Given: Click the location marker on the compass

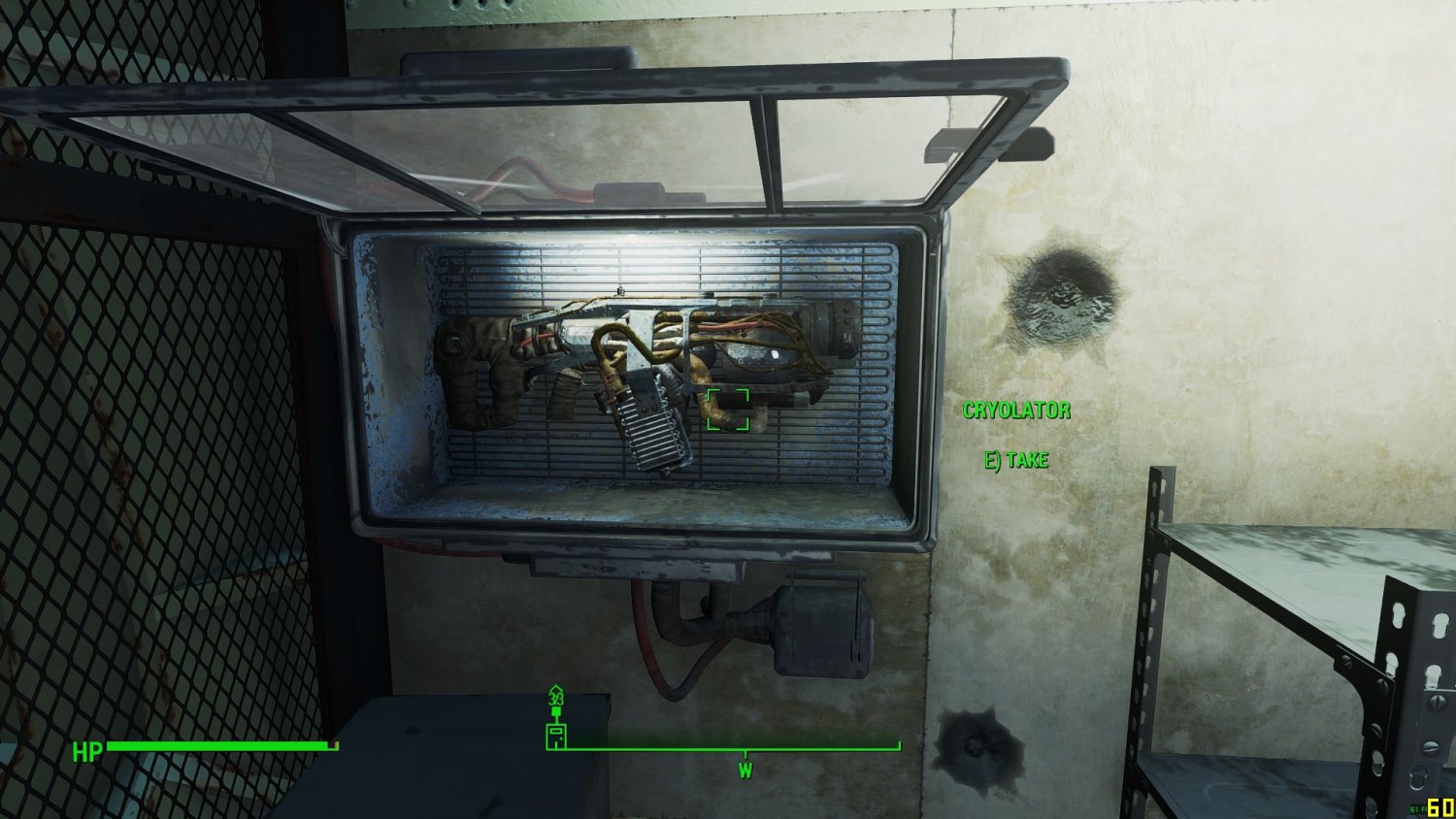Looking at the screenshot, I should tap(556, 735).
